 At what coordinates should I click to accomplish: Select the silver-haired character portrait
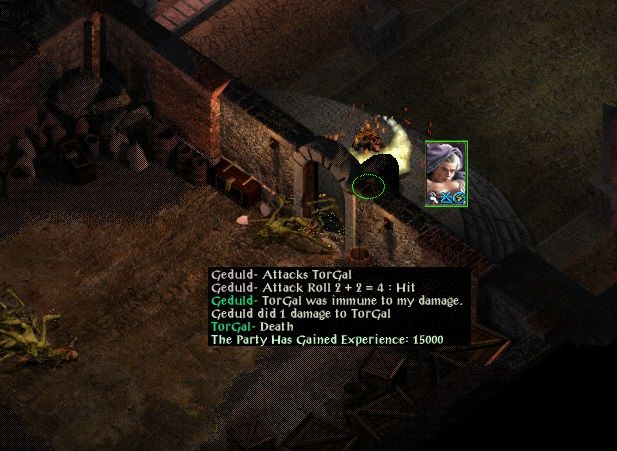point(446,173)
